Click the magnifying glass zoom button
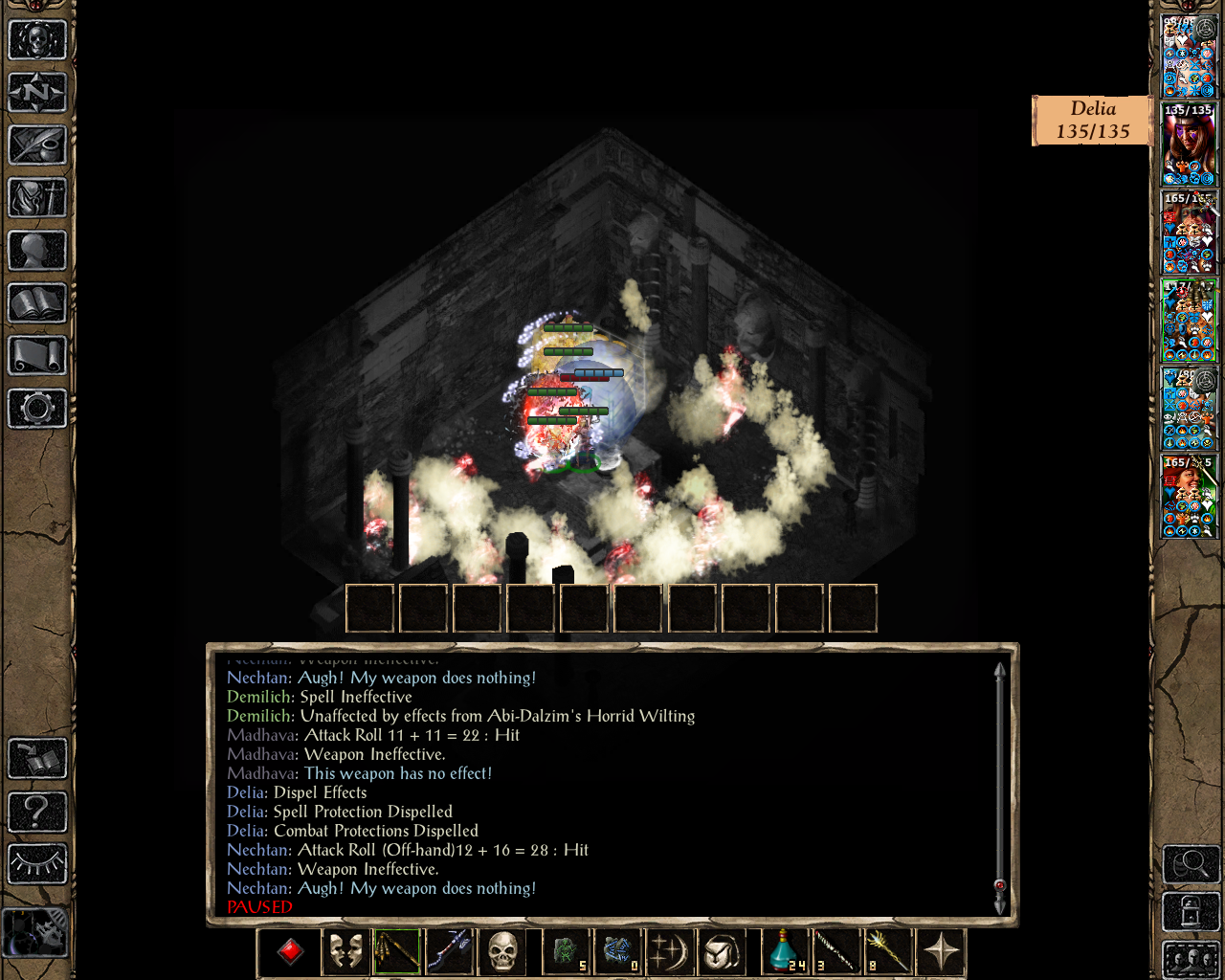The image size is (1225, 980). pyautogui.click(x=1191, y=864)
